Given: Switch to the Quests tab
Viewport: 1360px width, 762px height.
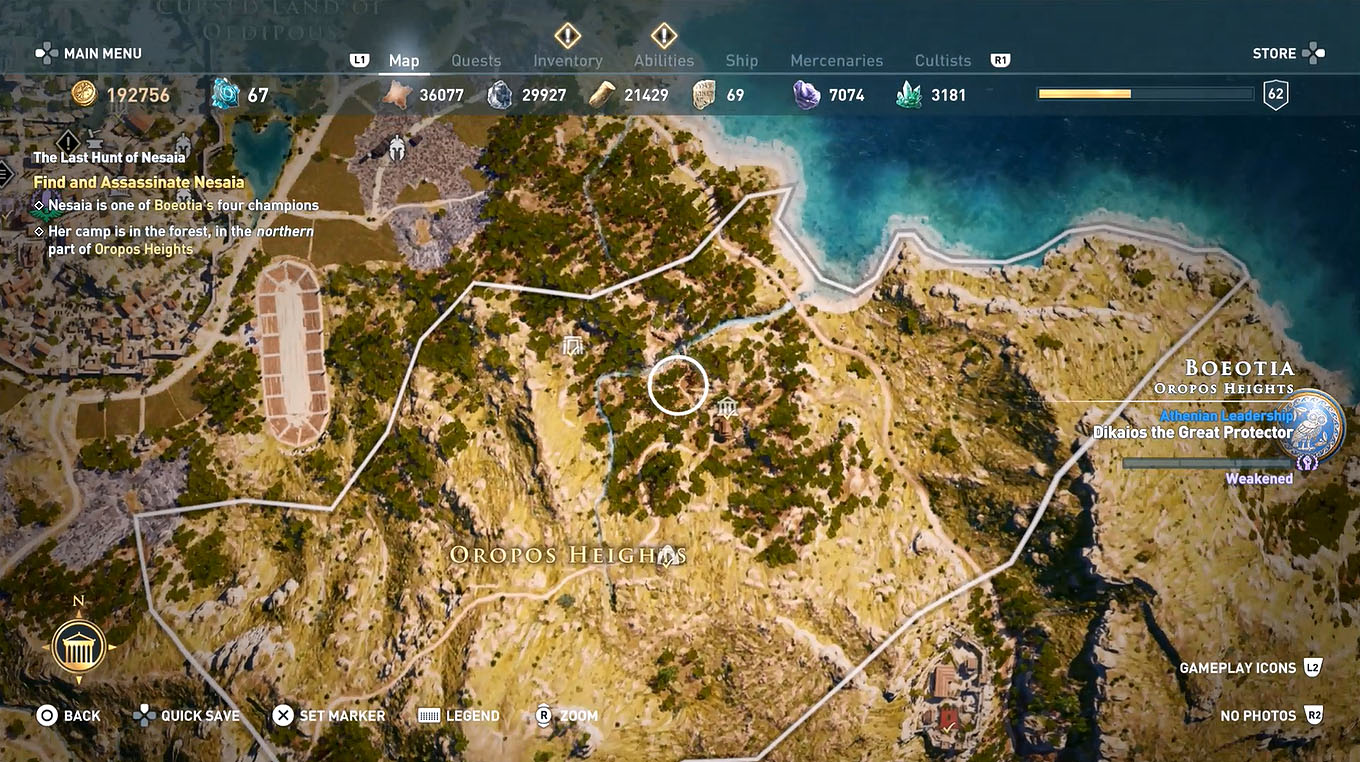Looking at the screenshot, I should 477,60.
